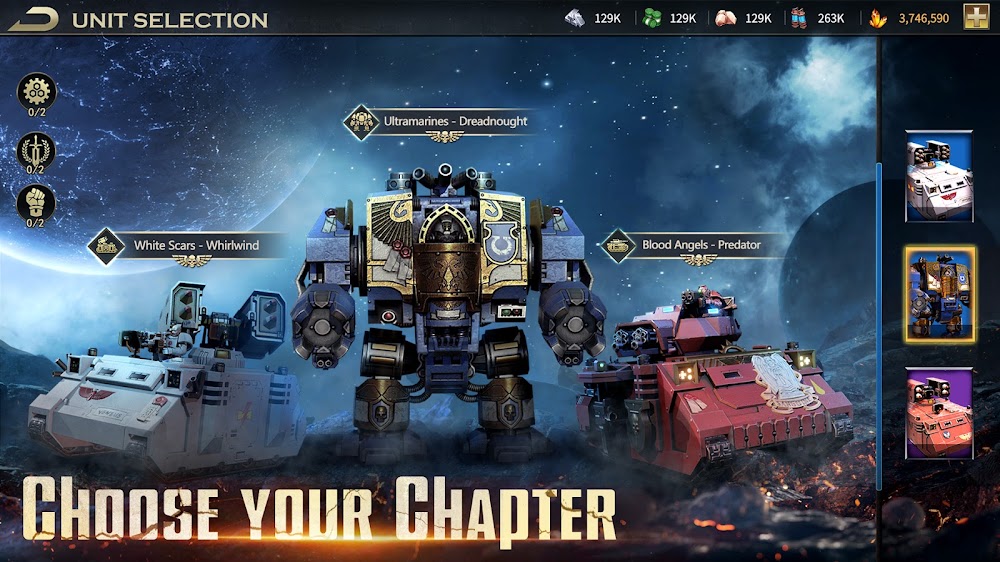This screenshot has width=1000, height=562.
Task: Pick the fist unit category icon
Action: click(x=36, y=203)
